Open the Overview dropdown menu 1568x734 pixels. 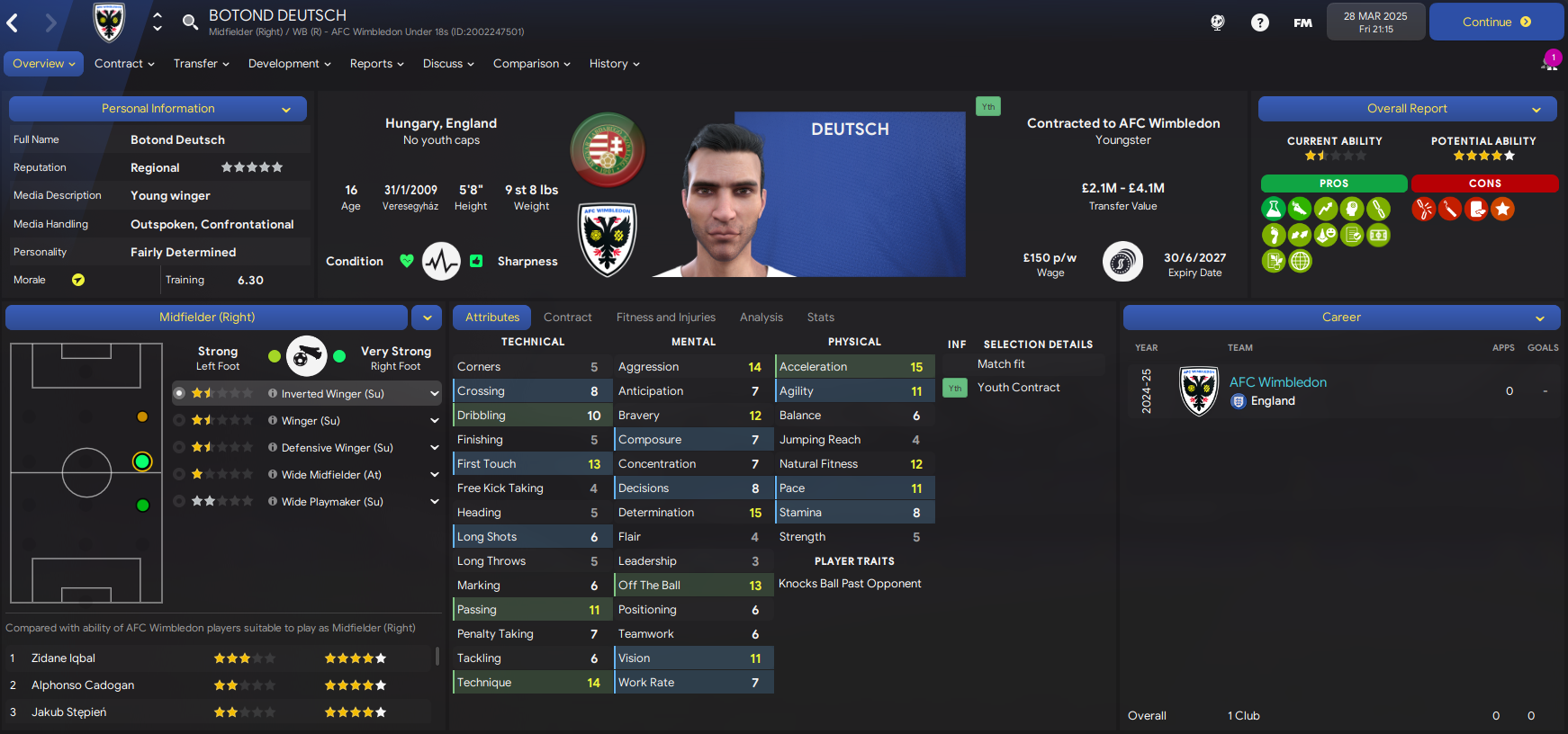[x=43, y=64]
